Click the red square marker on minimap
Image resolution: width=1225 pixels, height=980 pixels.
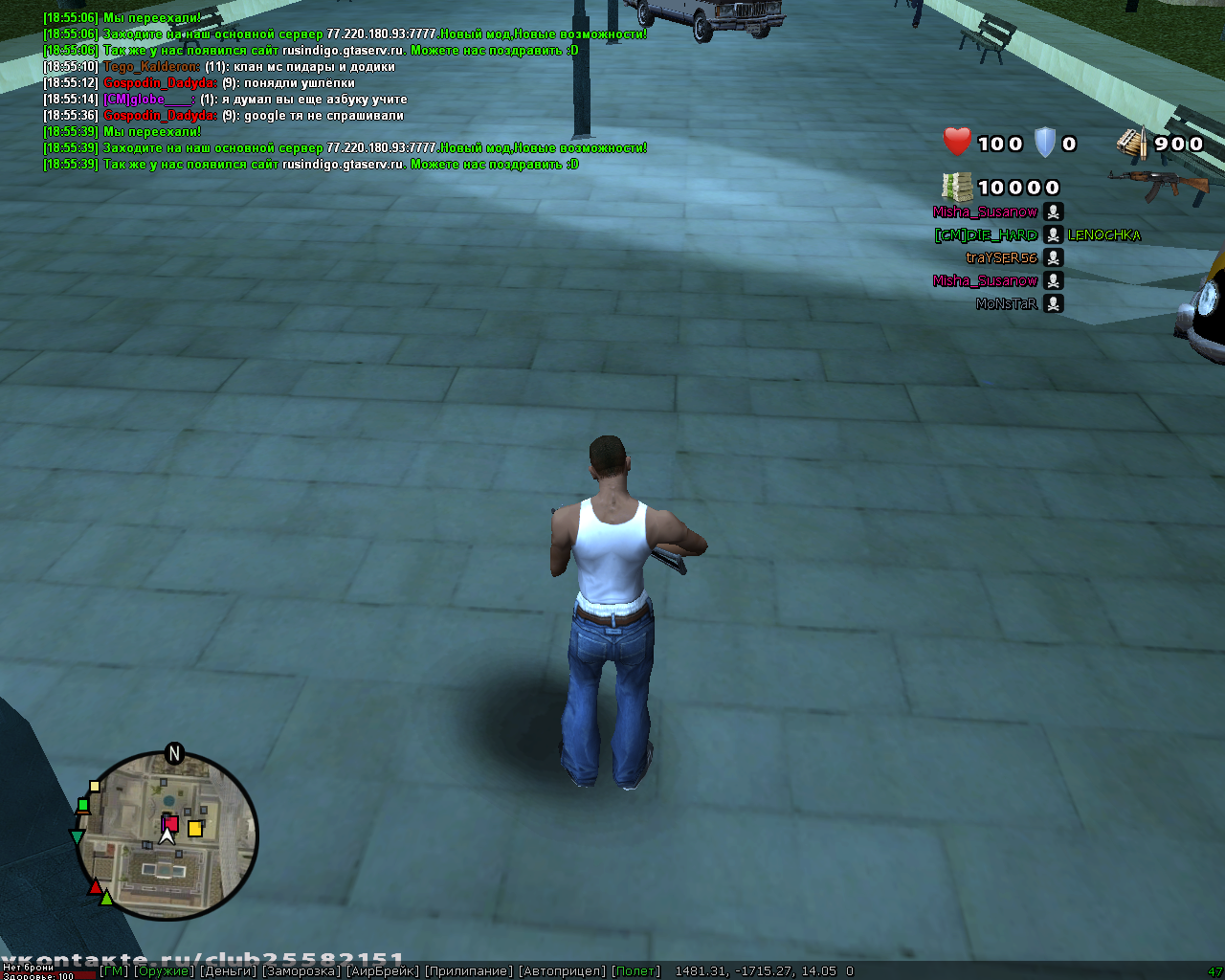[170, 823]
